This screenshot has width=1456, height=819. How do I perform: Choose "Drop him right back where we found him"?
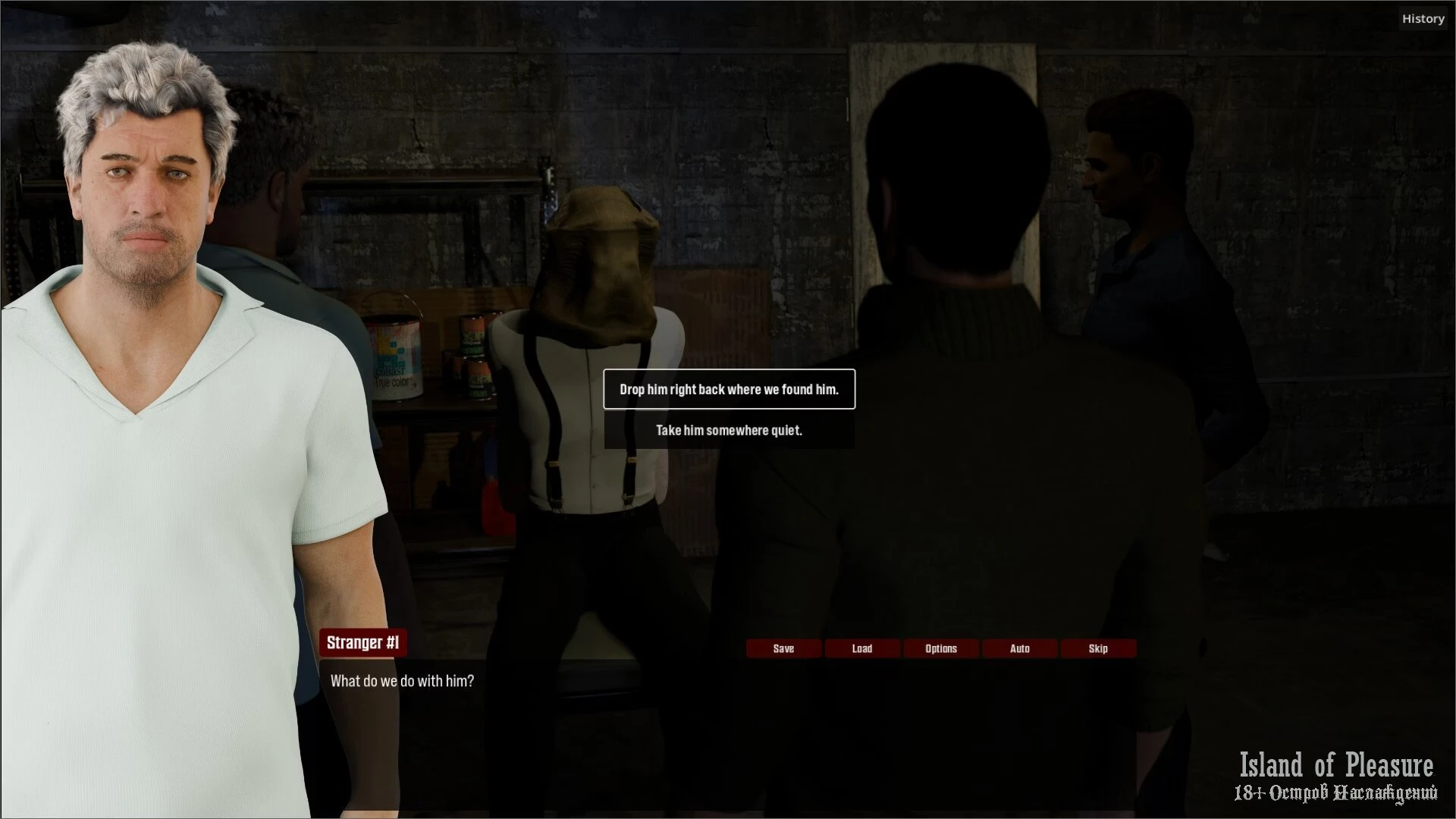pos(729,389)
